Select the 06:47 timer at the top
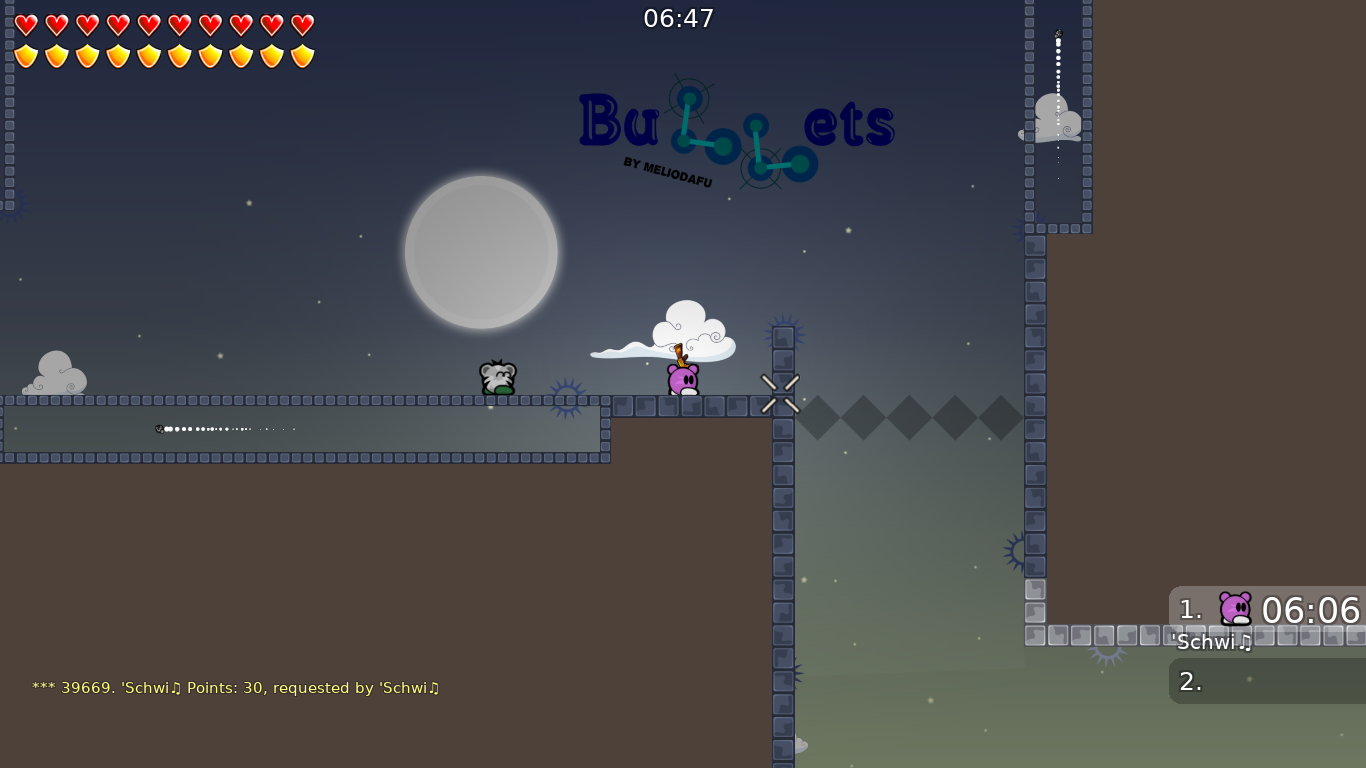Viewport: 1366px width, 768px height. coord(680,18)
